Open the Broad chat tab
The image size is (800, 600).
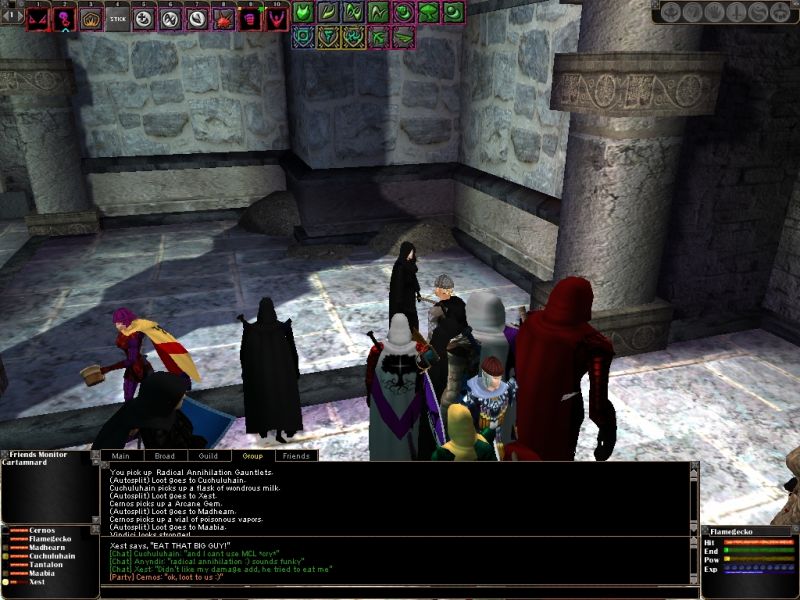(164, 456)
